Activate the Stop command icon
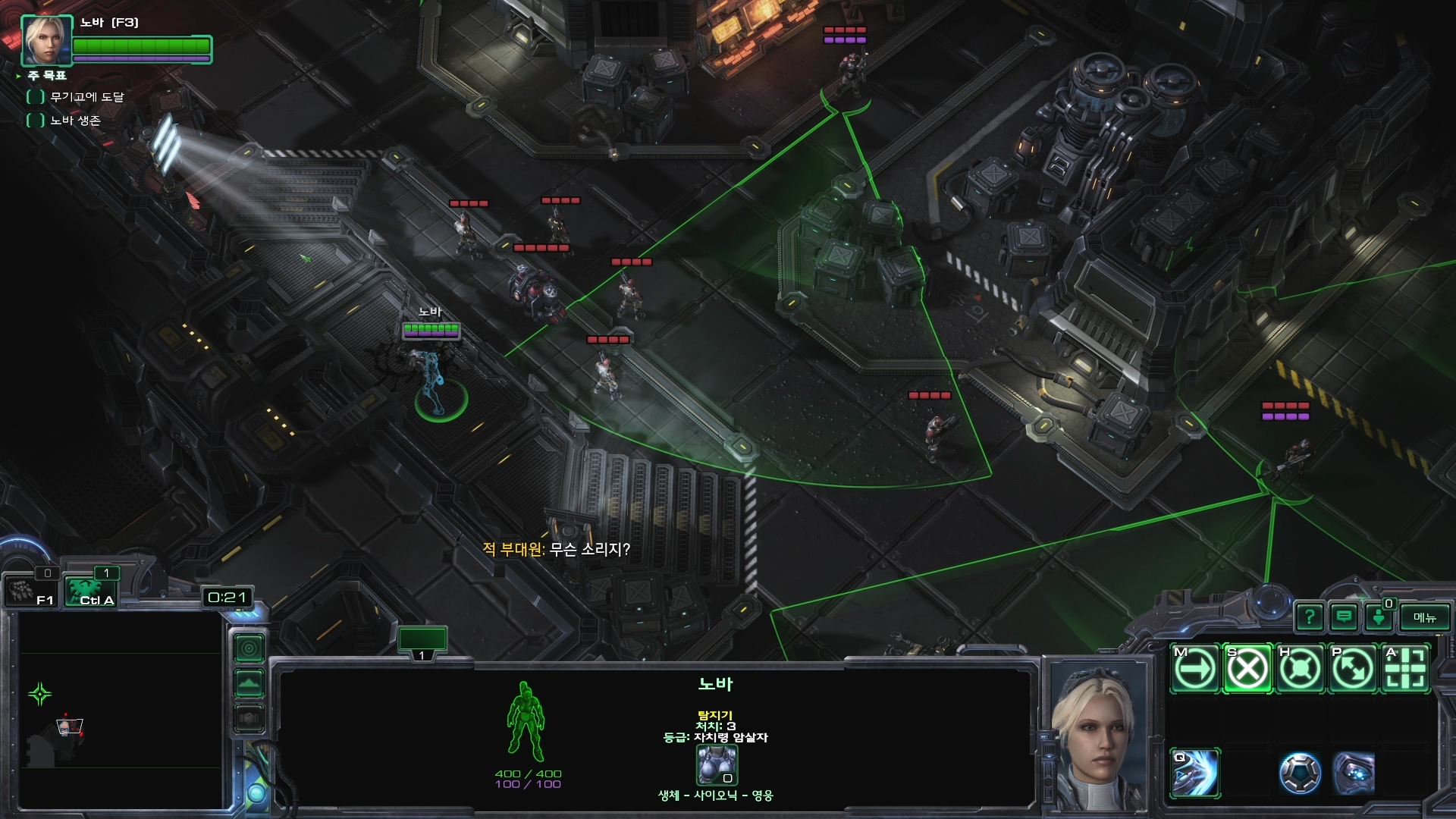This screenshot has width=1456, height=819. [1247, 669]
